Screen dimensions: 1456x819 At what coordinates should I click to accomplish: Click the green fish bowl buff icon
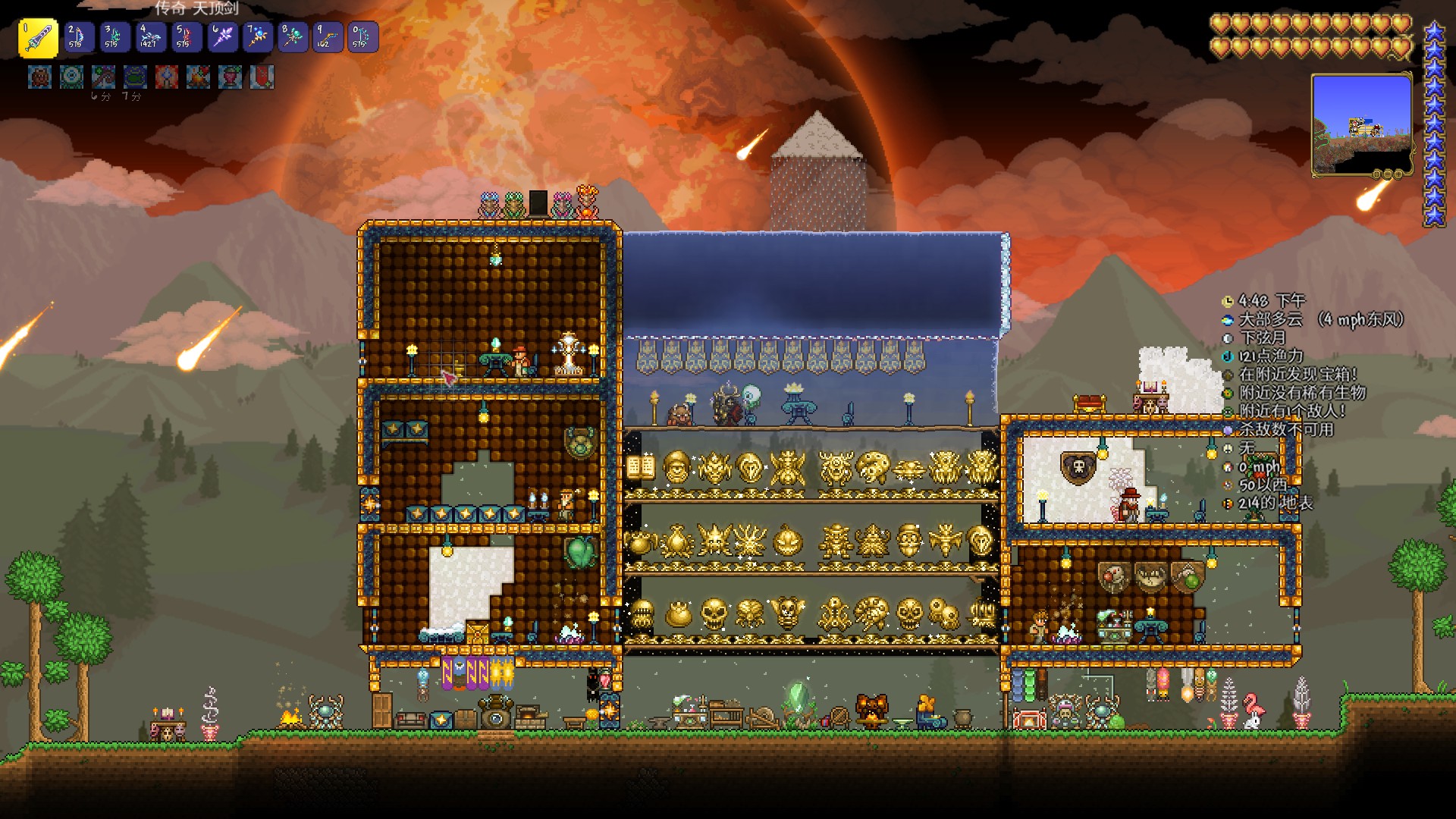click(x=135, y=77)
